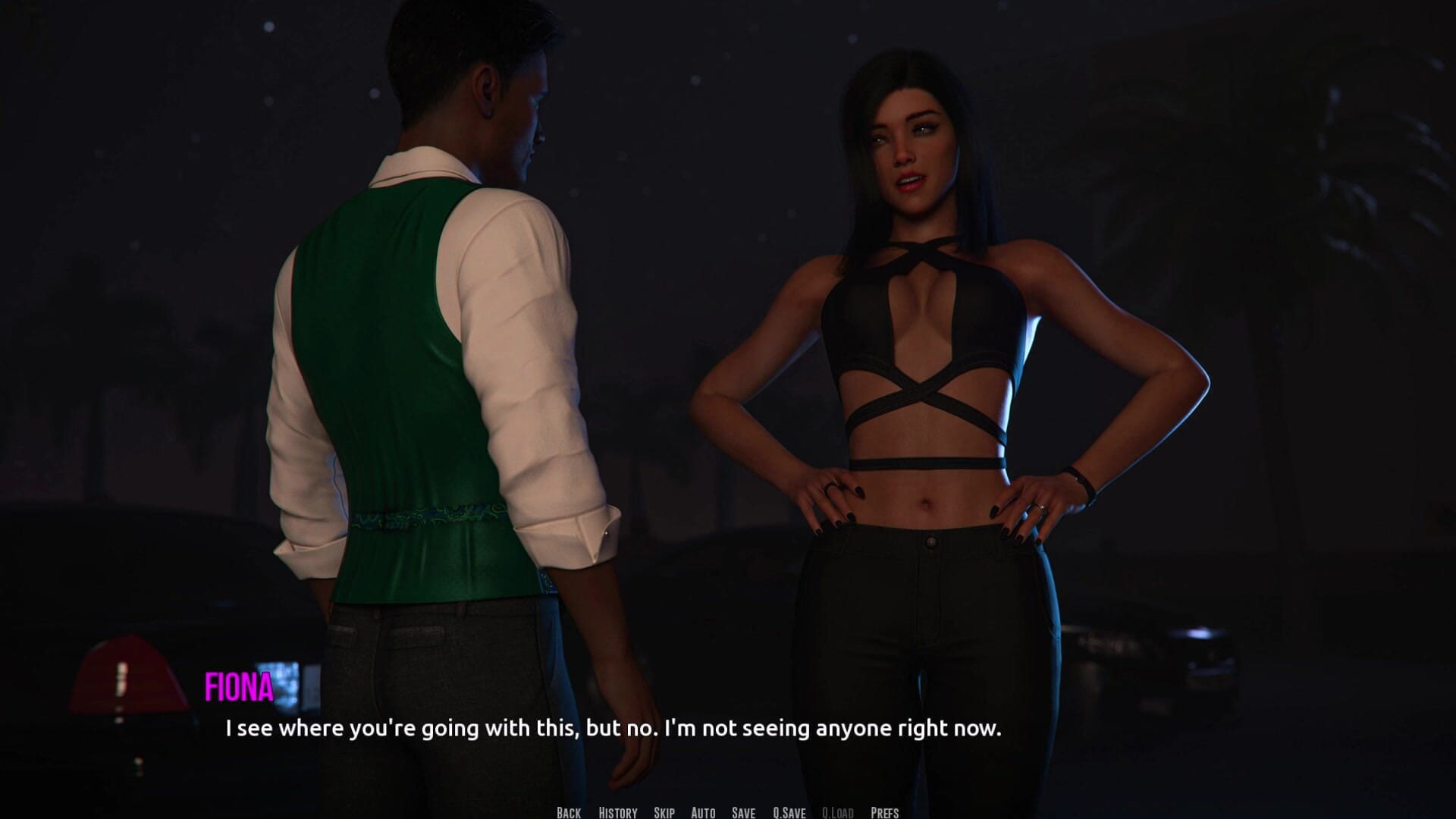This screenshot has width=1456, height=819.
Task: Open the dialogue History
Action: pyautogui.click(x=617, y=812)
